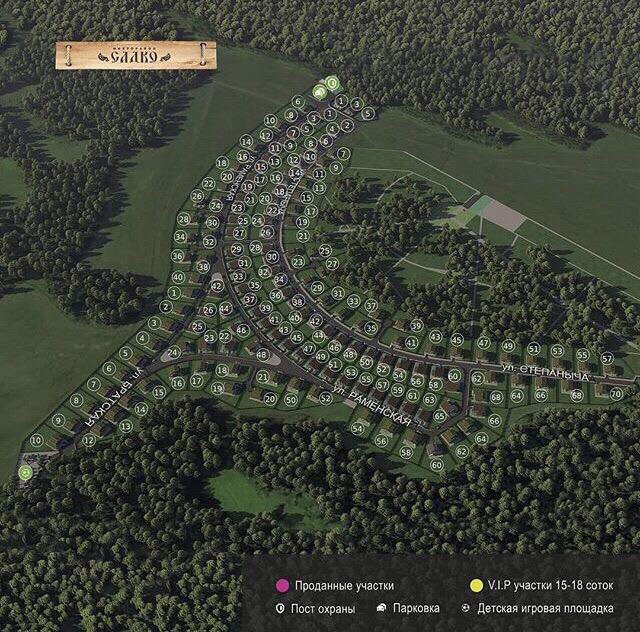
Task: Click the green marker beside plot 10
Action: point(24,471)
